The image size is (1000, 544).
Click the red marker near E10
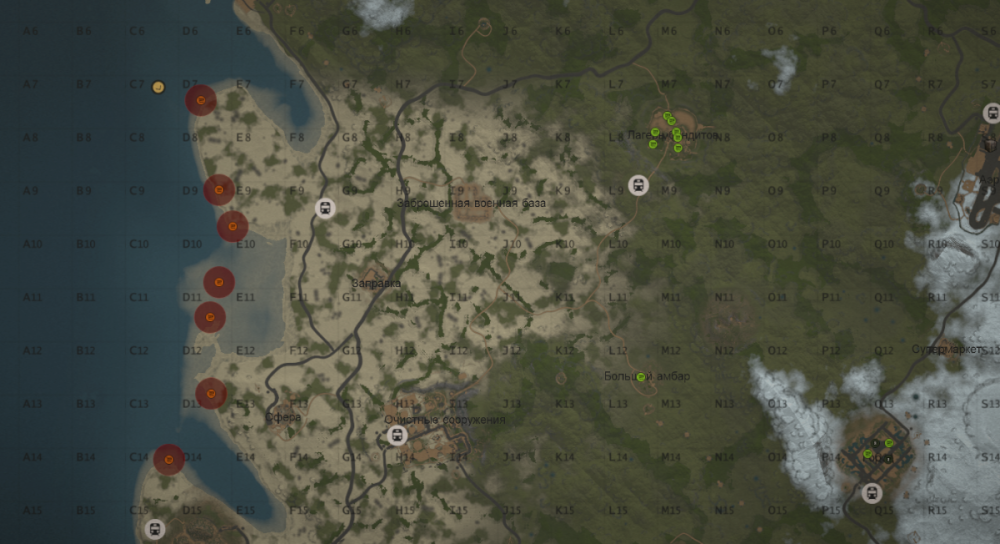click(x=232, y=226)
